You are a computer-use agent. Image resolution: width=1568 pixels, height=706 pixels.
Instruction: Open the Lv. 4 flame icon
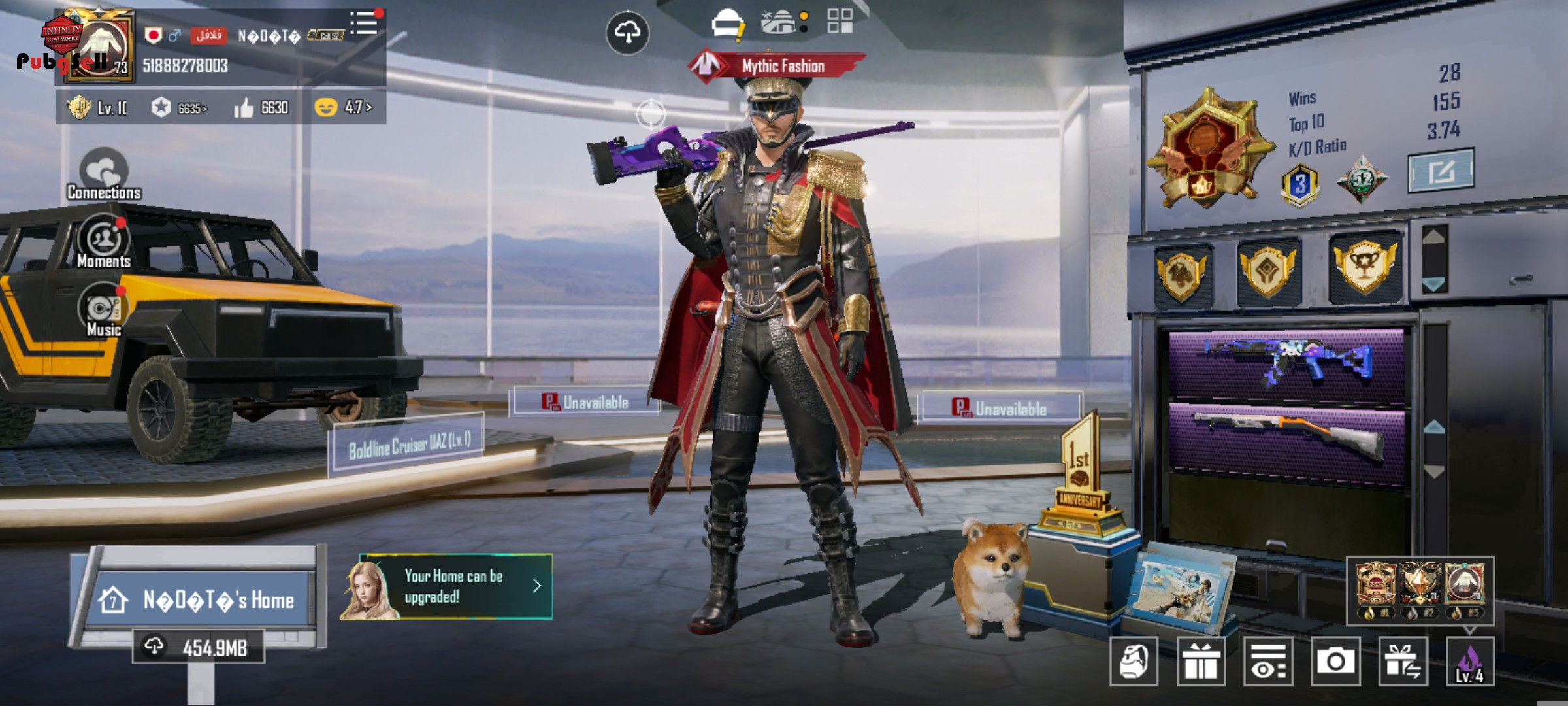click(1470, 662)
